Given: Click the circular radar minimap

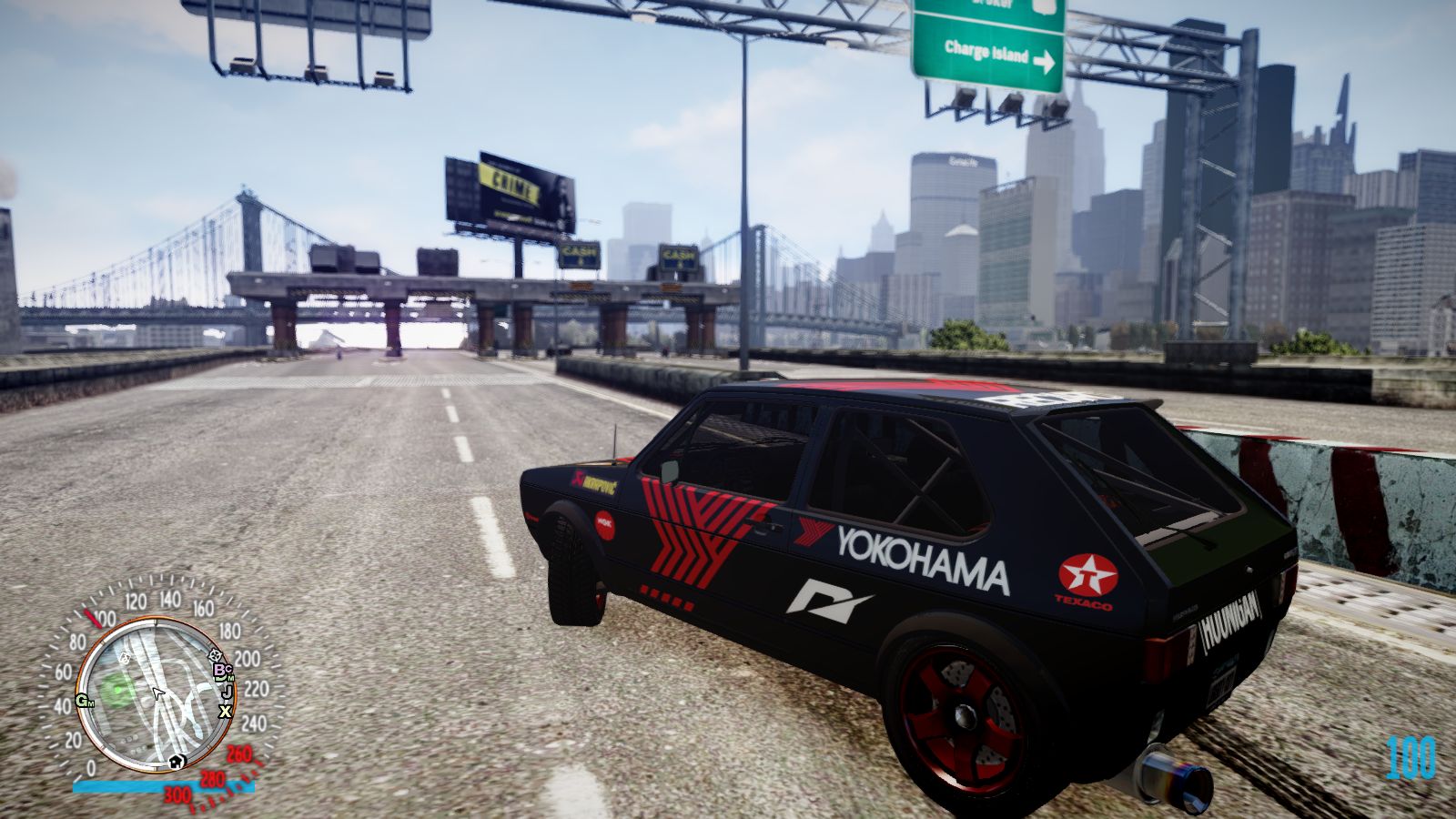Looking at the screenshot, I should 154,694.
